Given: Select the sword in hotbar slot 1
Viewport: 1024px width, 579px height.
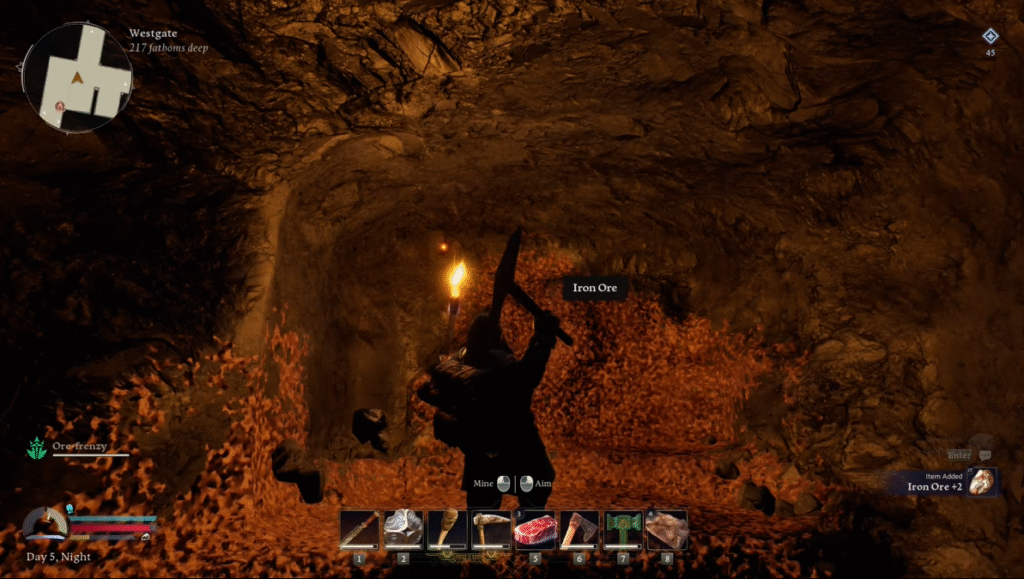Looking at the screenshot, I should [x=360, y=530].
